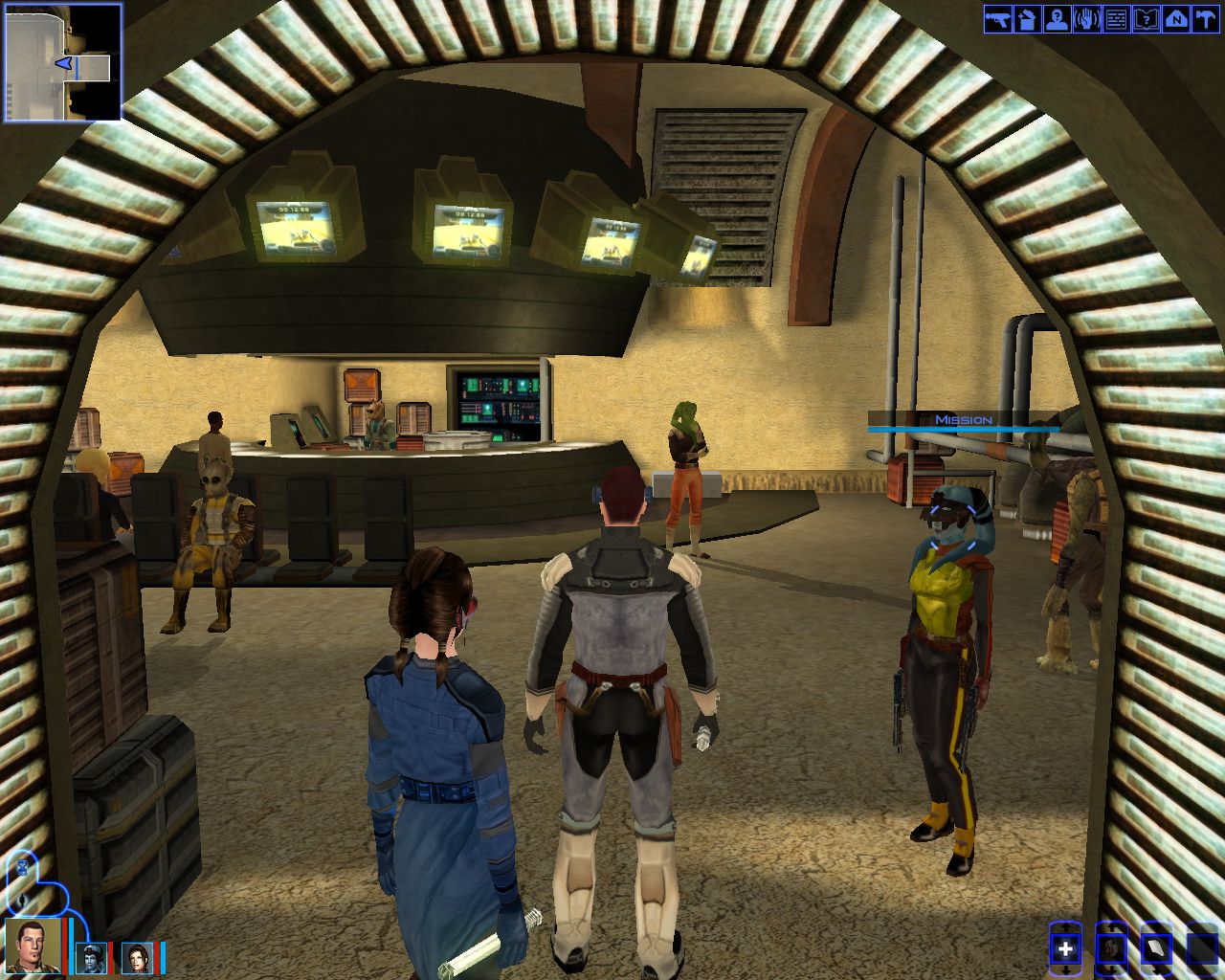
Task: Open the Options hammer icon
Action: 1204,19
